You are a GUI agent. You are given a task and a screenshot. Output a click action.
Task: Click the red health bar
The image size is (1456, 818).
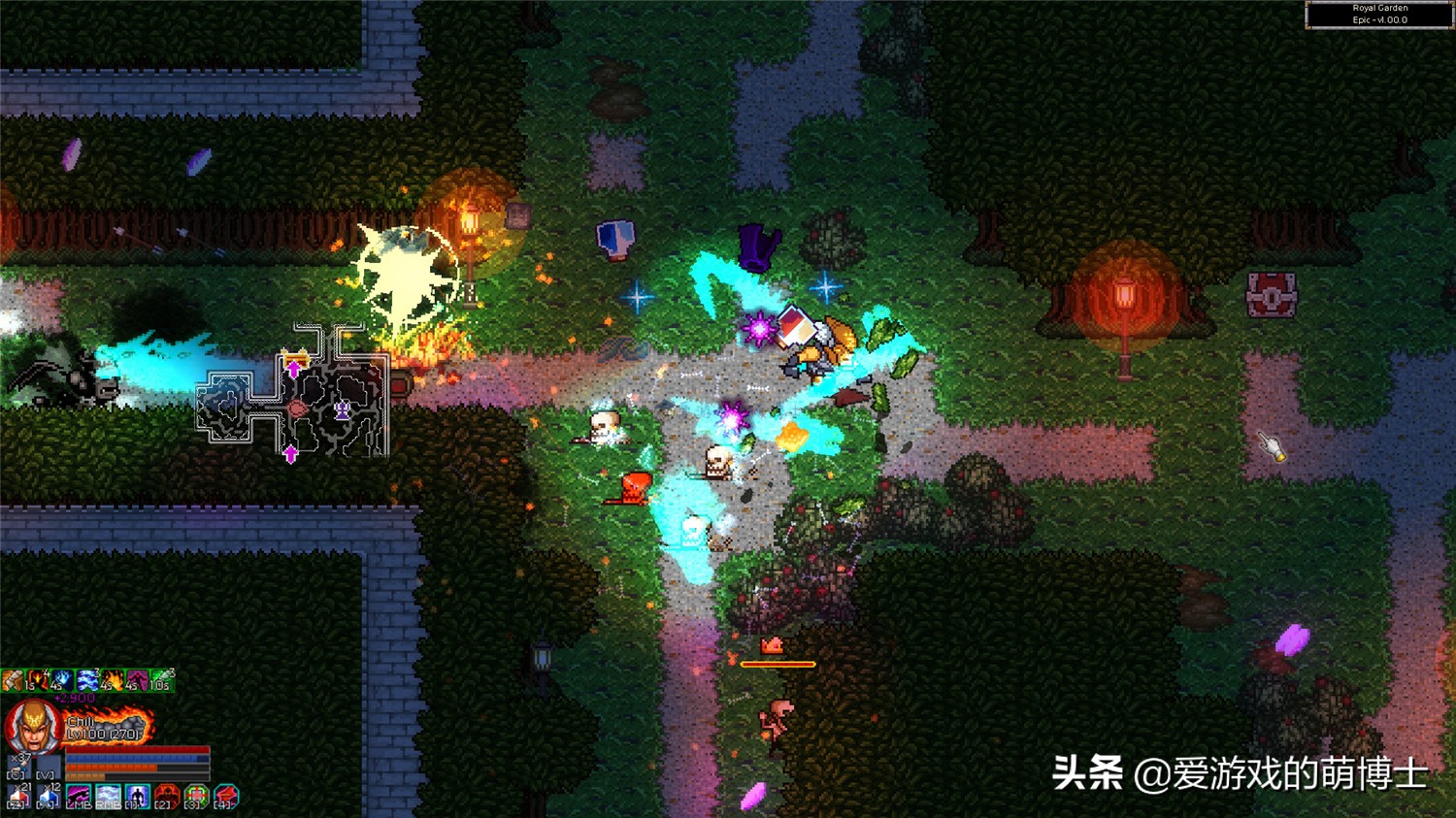pos(137,749)
